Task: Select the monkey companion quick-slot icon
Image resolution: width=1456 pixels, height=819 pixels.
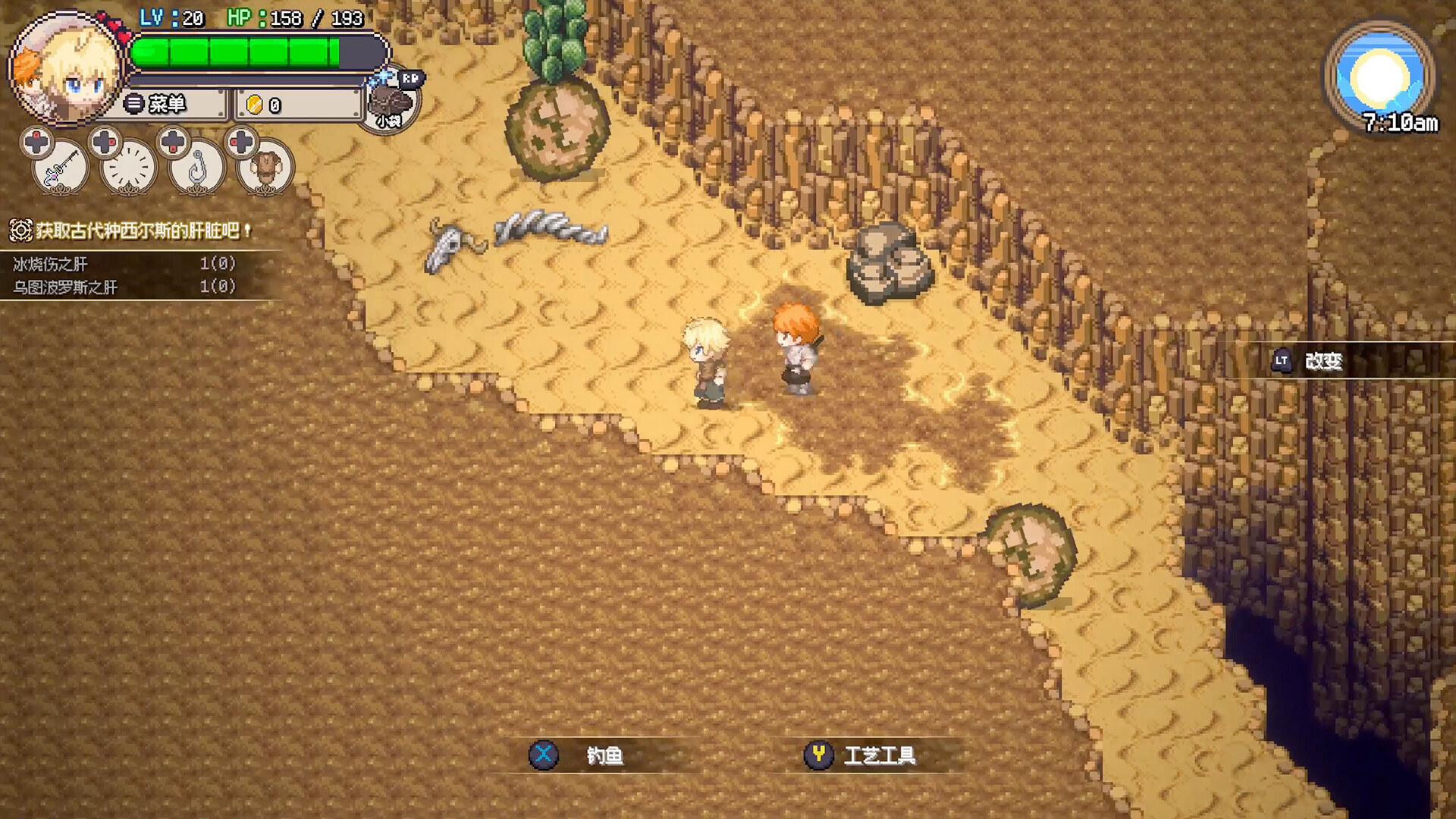Action: tap(267, 168)
